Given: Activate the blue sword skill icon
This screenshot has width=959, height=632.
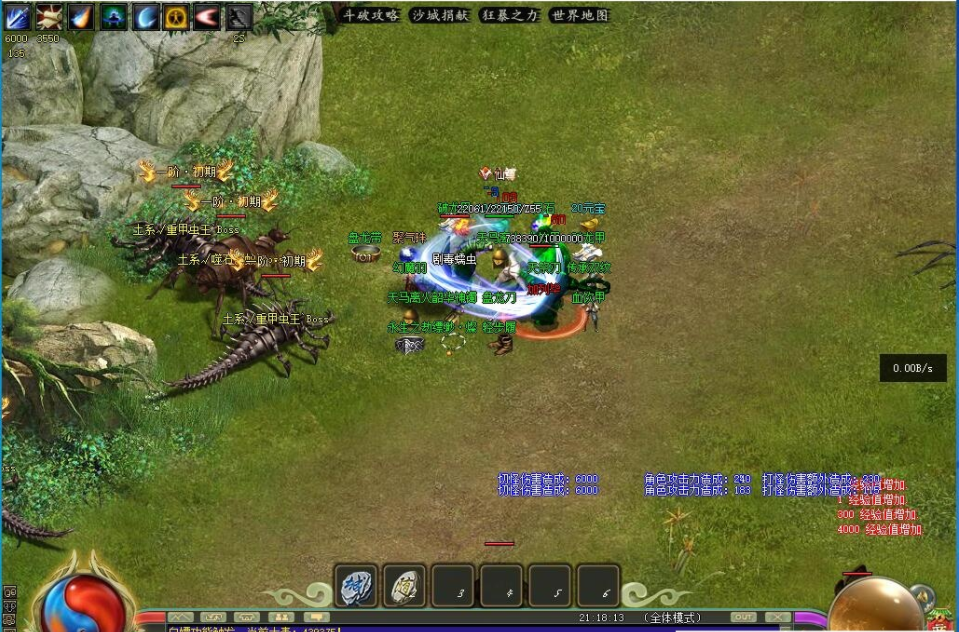Looking at the screenshot, I should click(x=19, y=17).
